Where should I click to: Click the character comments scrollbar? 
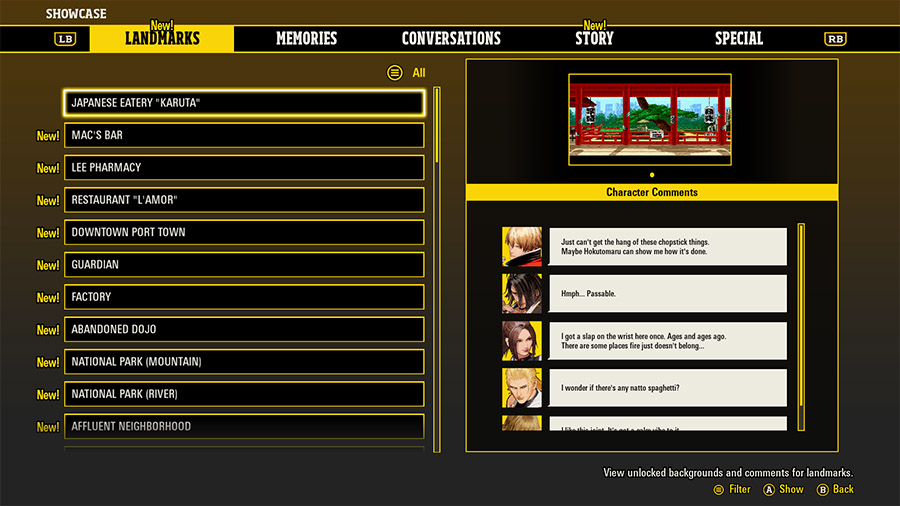(x=801, y=326)
